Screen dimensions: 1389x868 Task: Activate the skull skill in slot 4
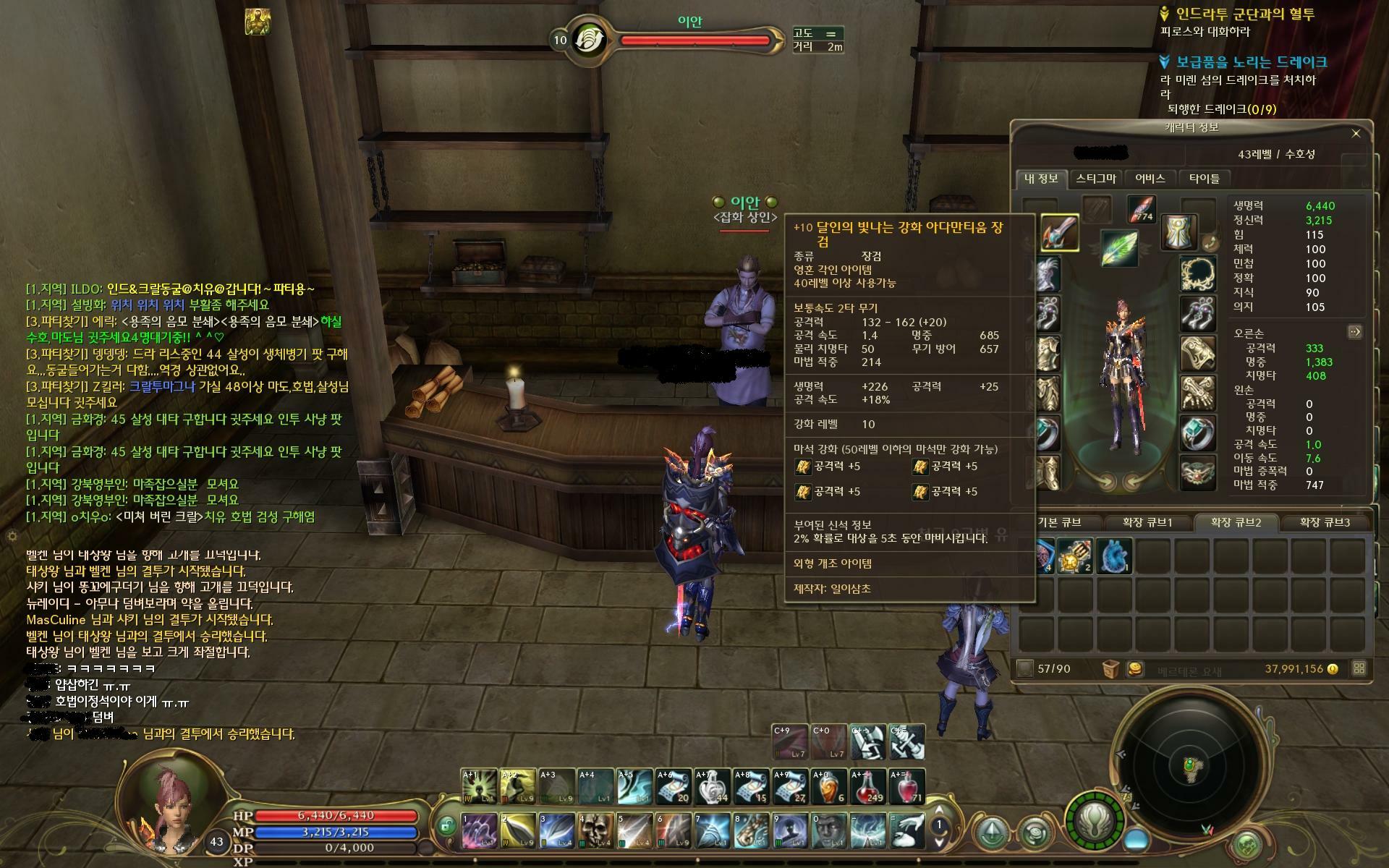[595, 830]
